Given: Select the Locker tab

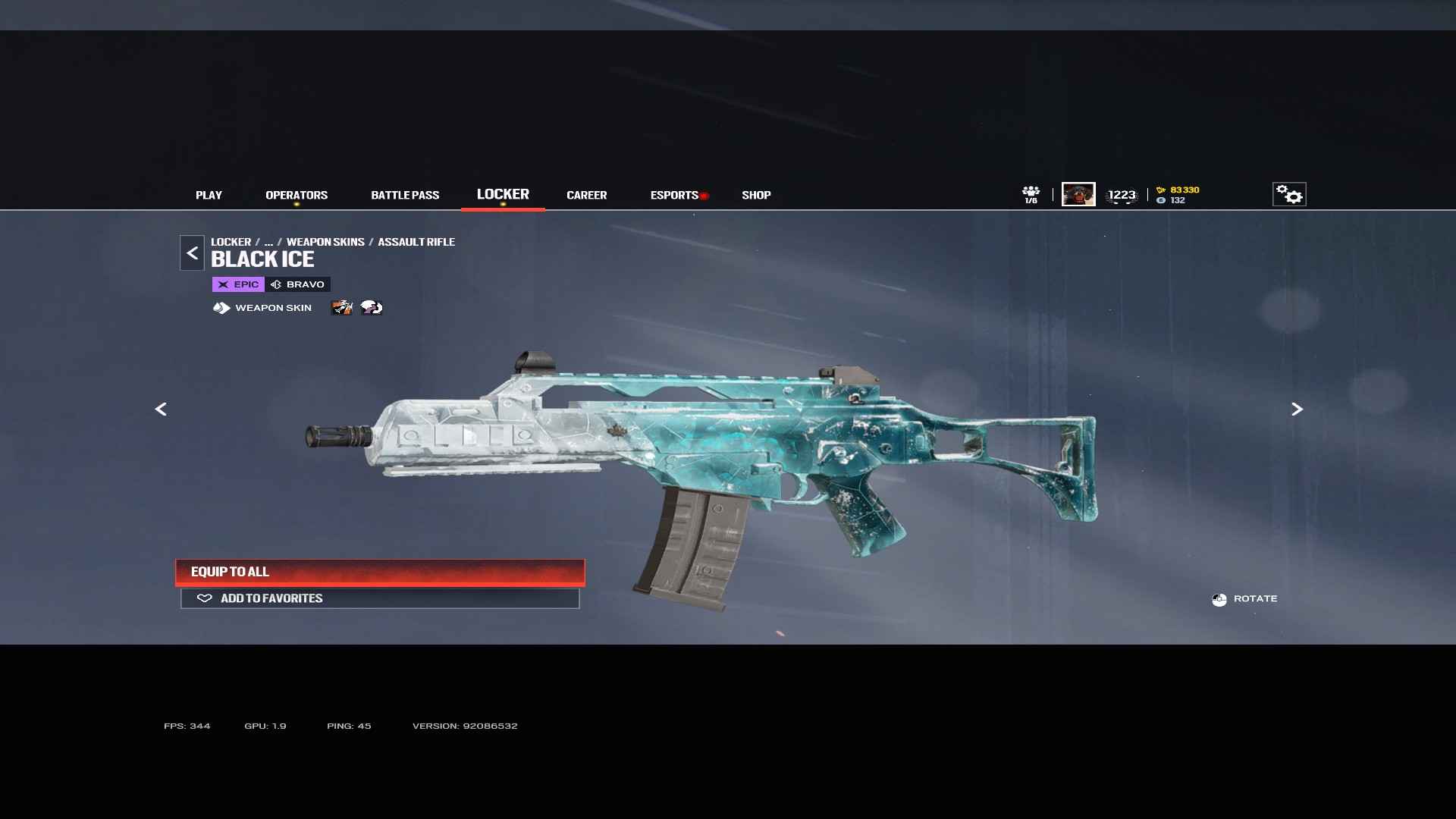Looking at the screenshot, I should 503,194.
